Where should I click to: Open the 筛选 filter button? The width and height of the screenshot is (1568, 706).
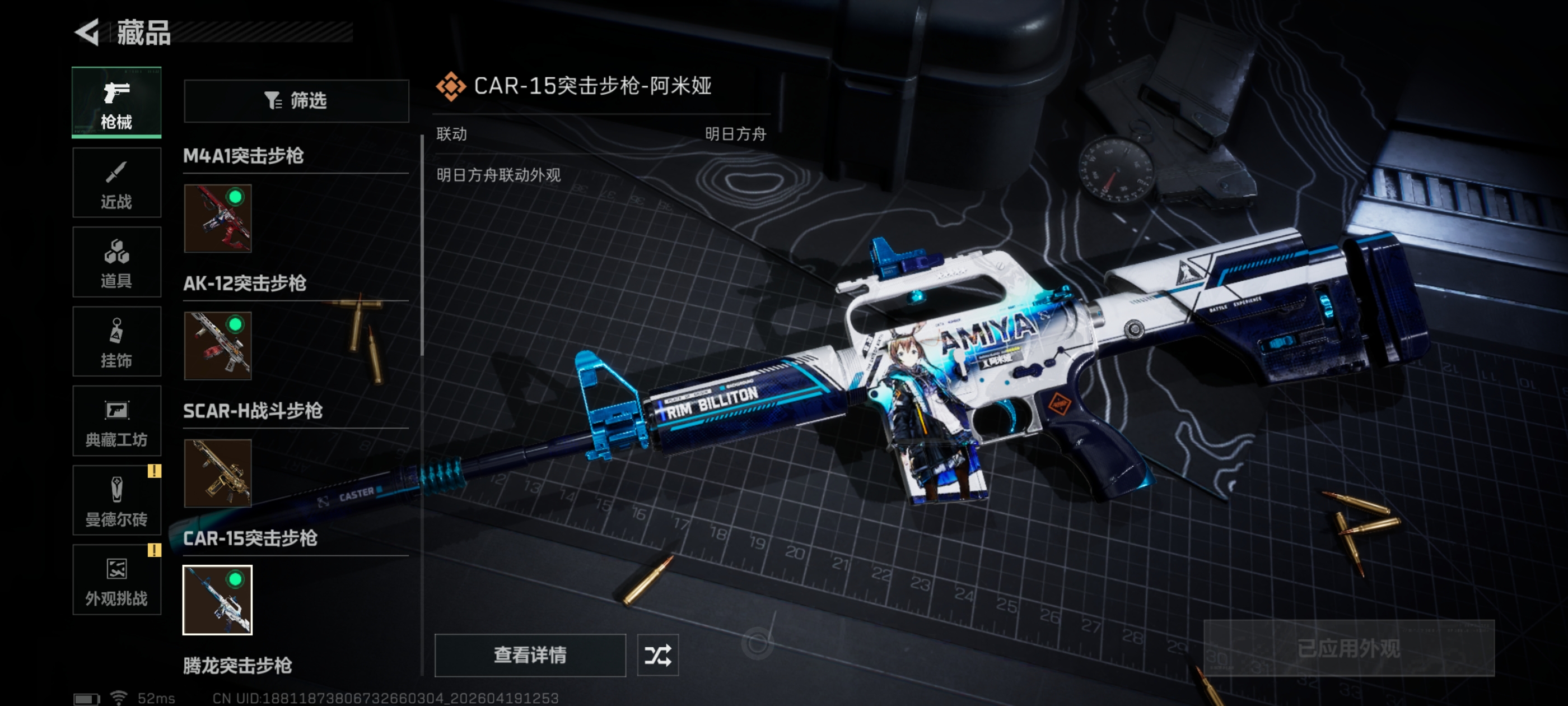coord(296,100)
